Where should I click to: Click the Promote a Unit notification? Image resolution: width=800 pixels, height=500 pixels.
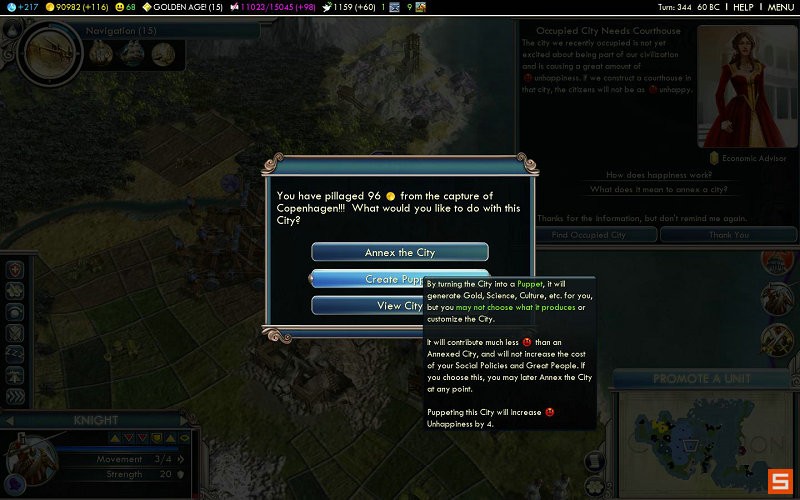coord(703,379)
